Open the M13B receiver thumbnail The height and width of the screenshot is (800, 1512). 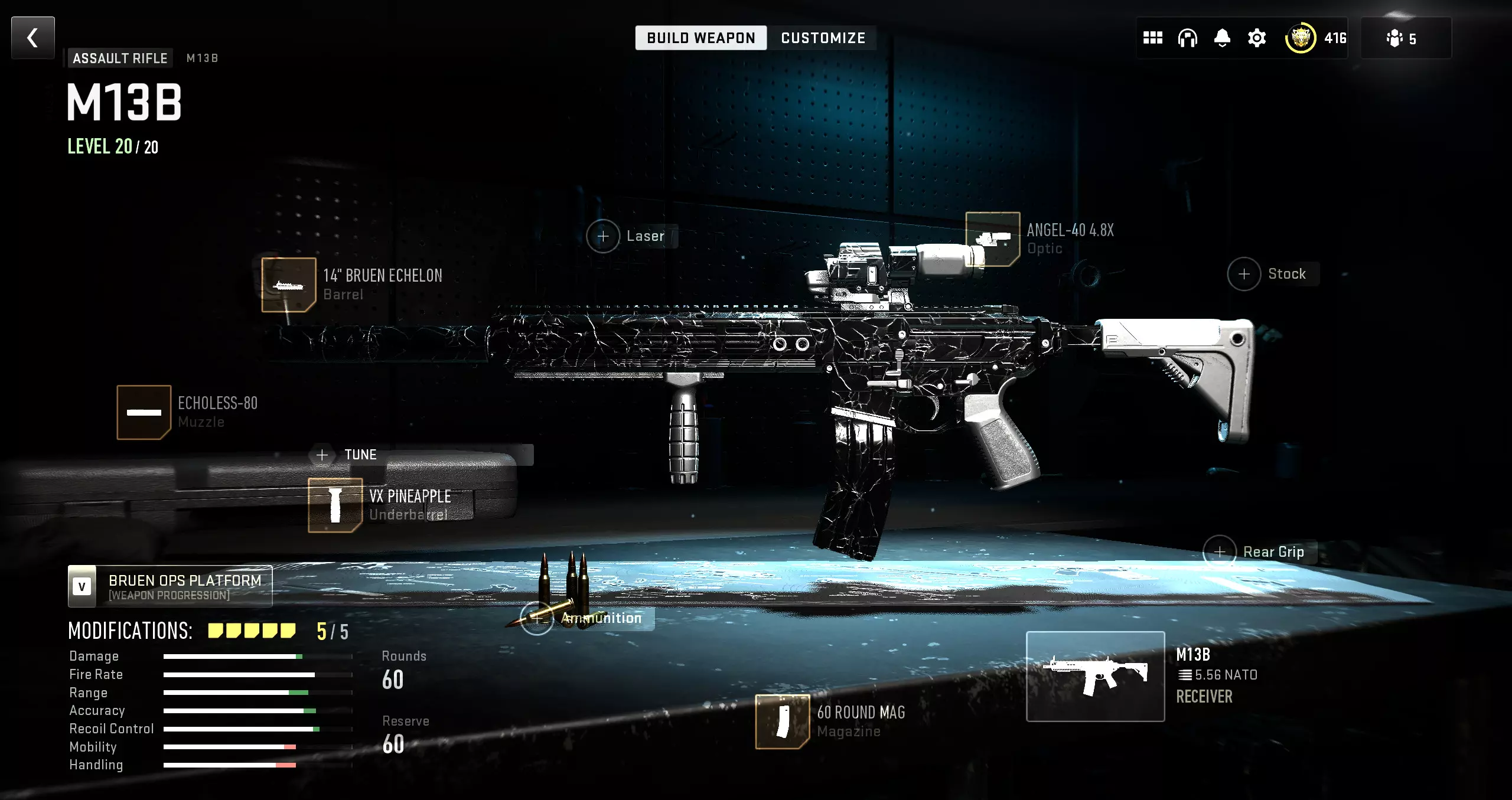(x=1095, y=676)
